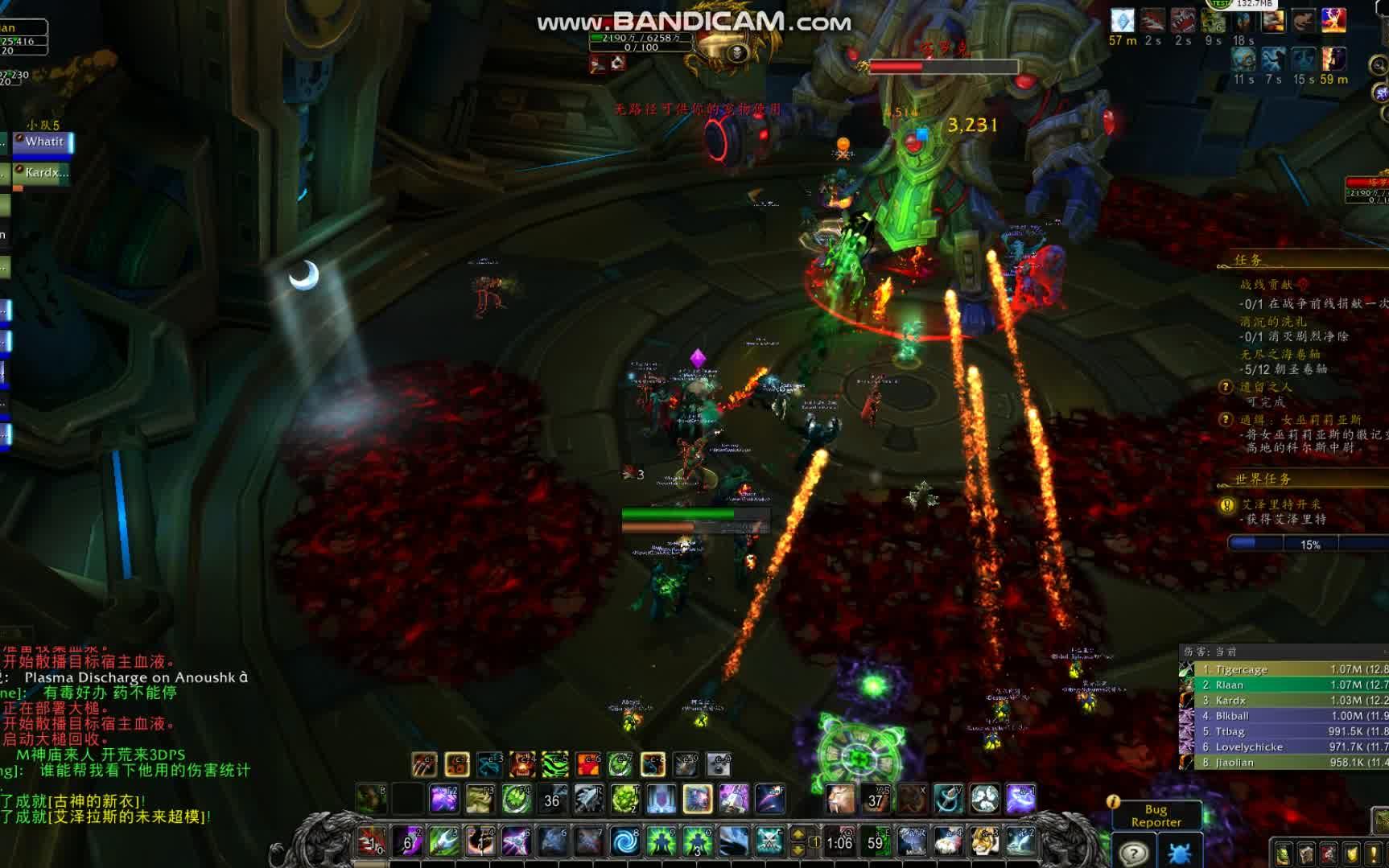Use the tiger head ability slot

coord(984,842)
